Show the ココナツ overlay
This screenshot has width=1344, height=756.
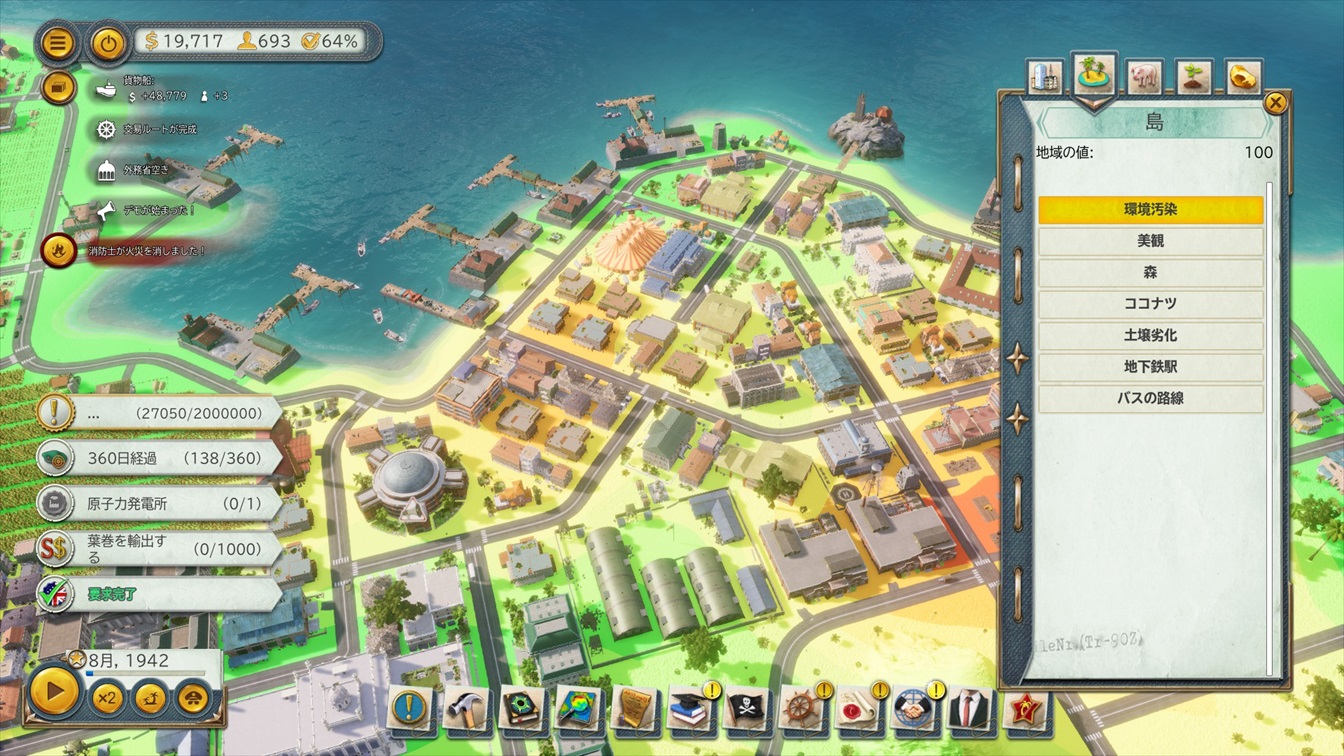[1150, 304]
